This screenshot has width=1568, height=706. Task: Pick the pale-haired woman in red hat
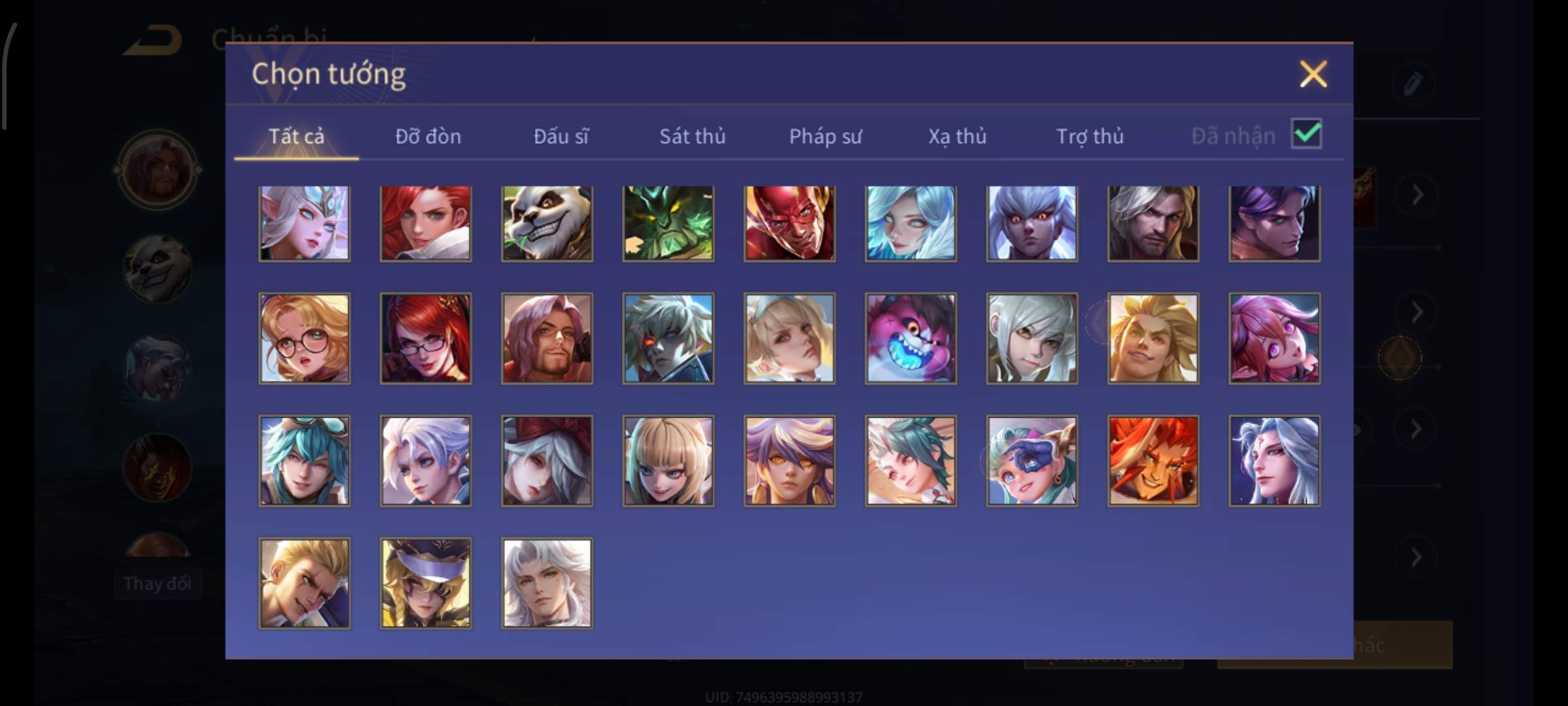coord(547,461)
